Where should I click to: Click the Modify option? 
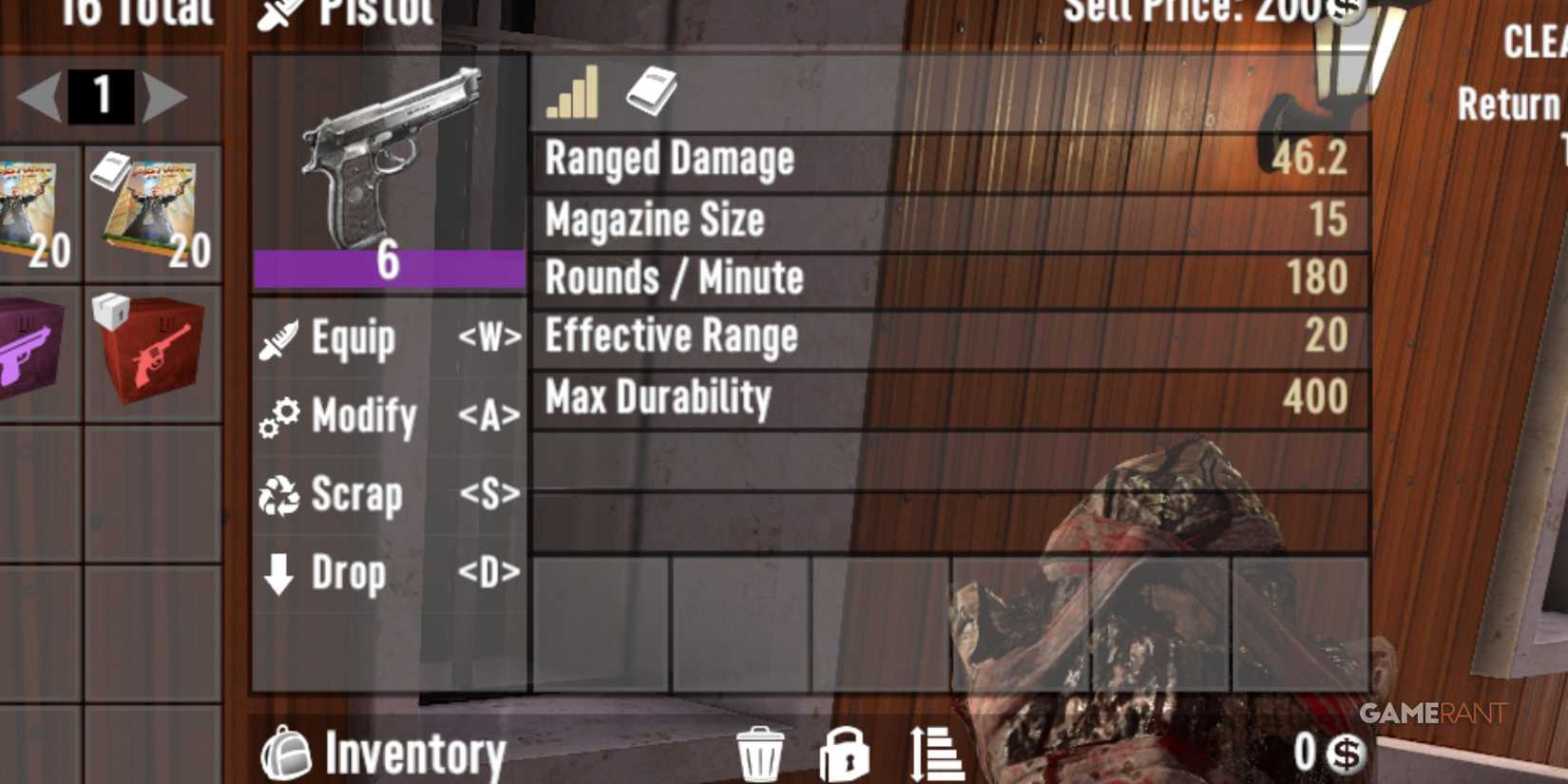click(x=366, y=416)
